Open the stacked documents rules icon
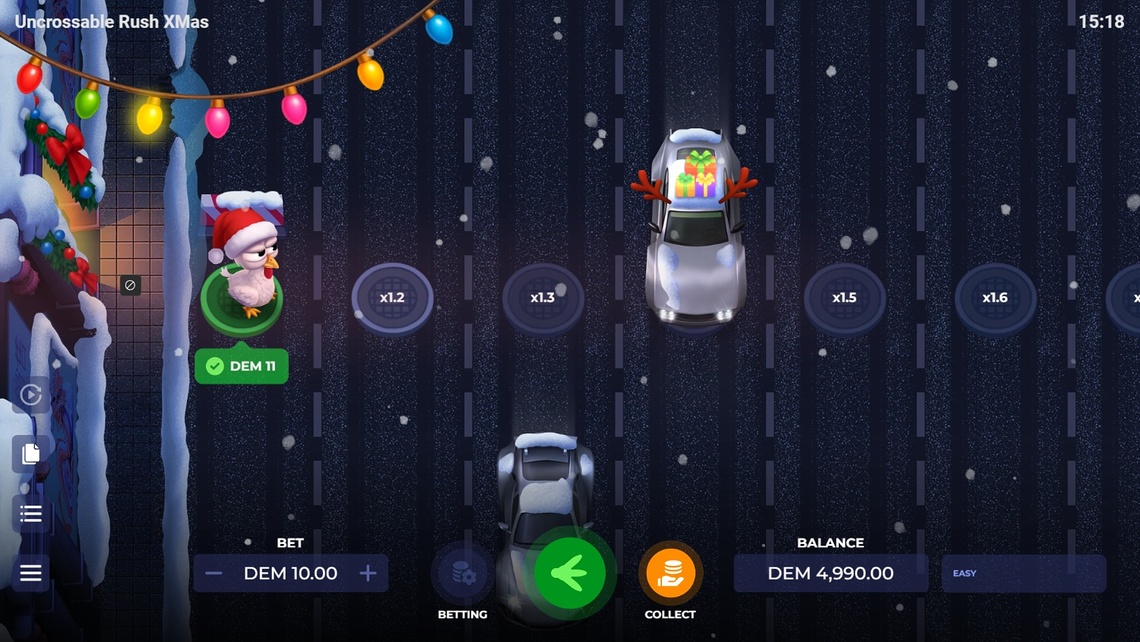Screen dimensions: 1140x642 tap(31, 454)
